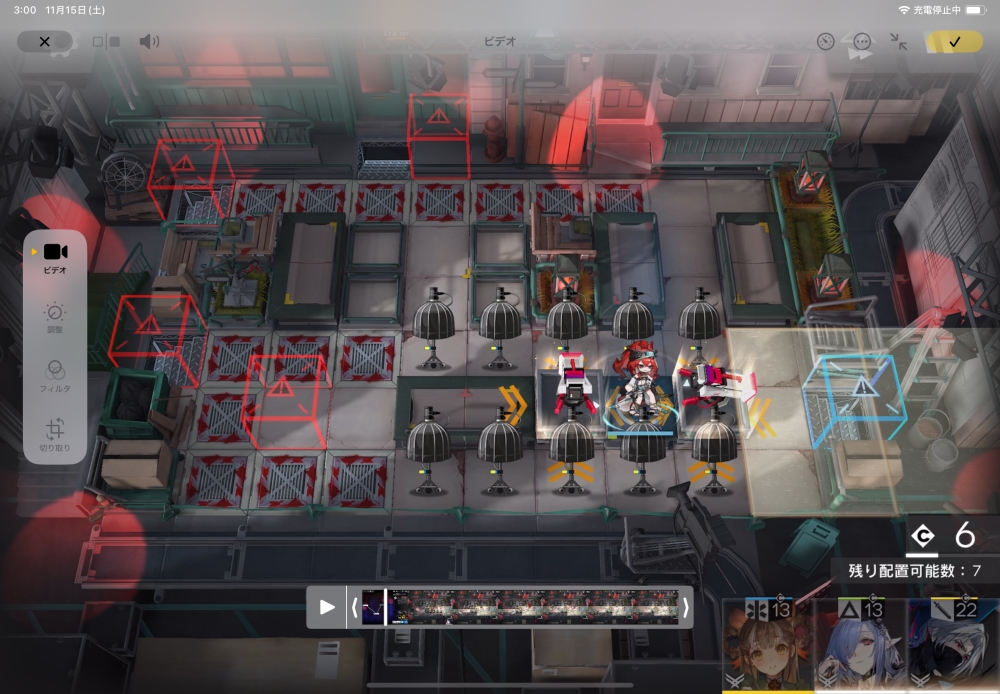
Task: Select the brown-haired operator card costing 13
Action: point(767,647)
